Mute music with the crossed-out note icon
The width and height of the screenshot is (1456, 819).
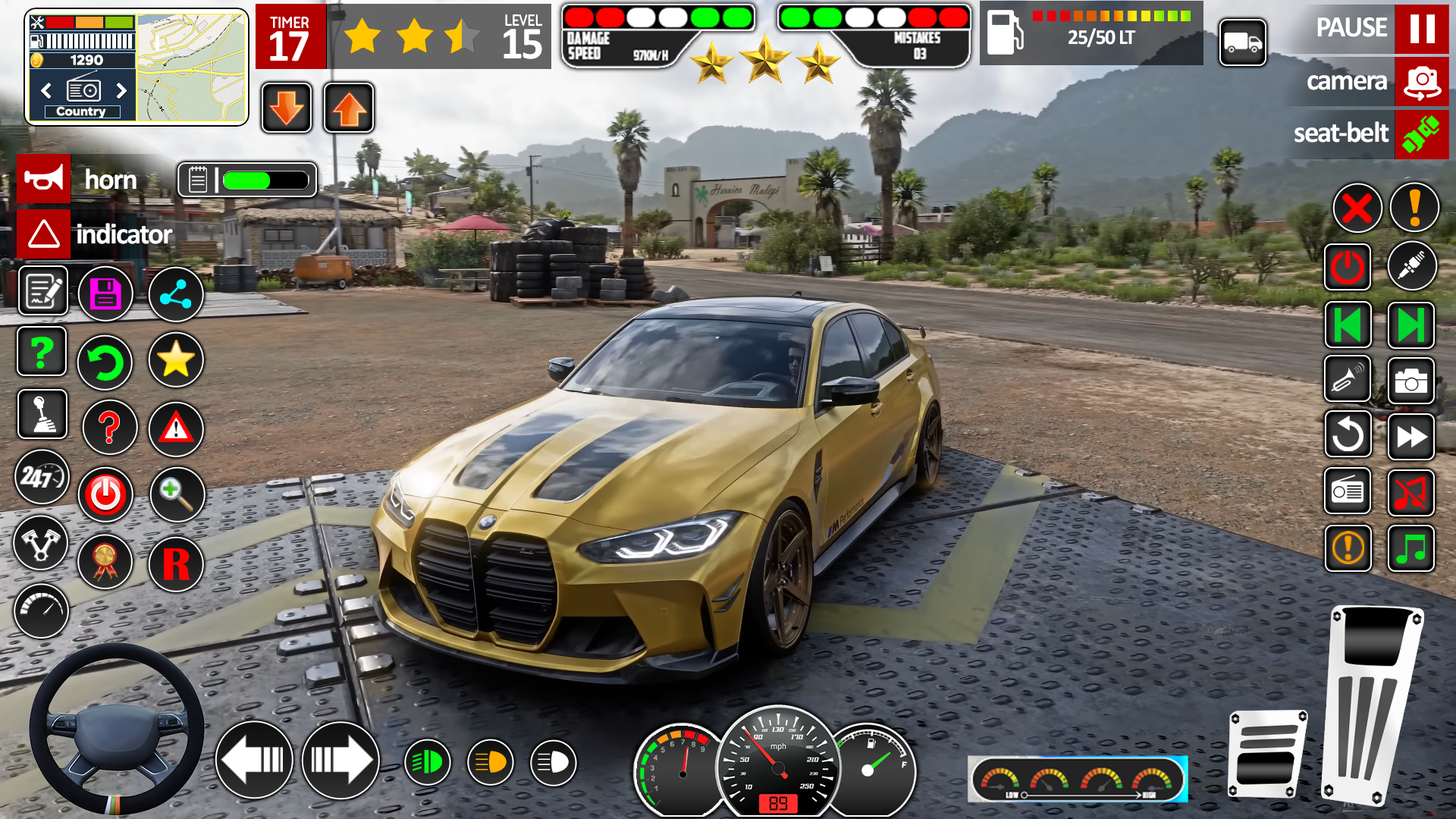tap(1412, 491)
